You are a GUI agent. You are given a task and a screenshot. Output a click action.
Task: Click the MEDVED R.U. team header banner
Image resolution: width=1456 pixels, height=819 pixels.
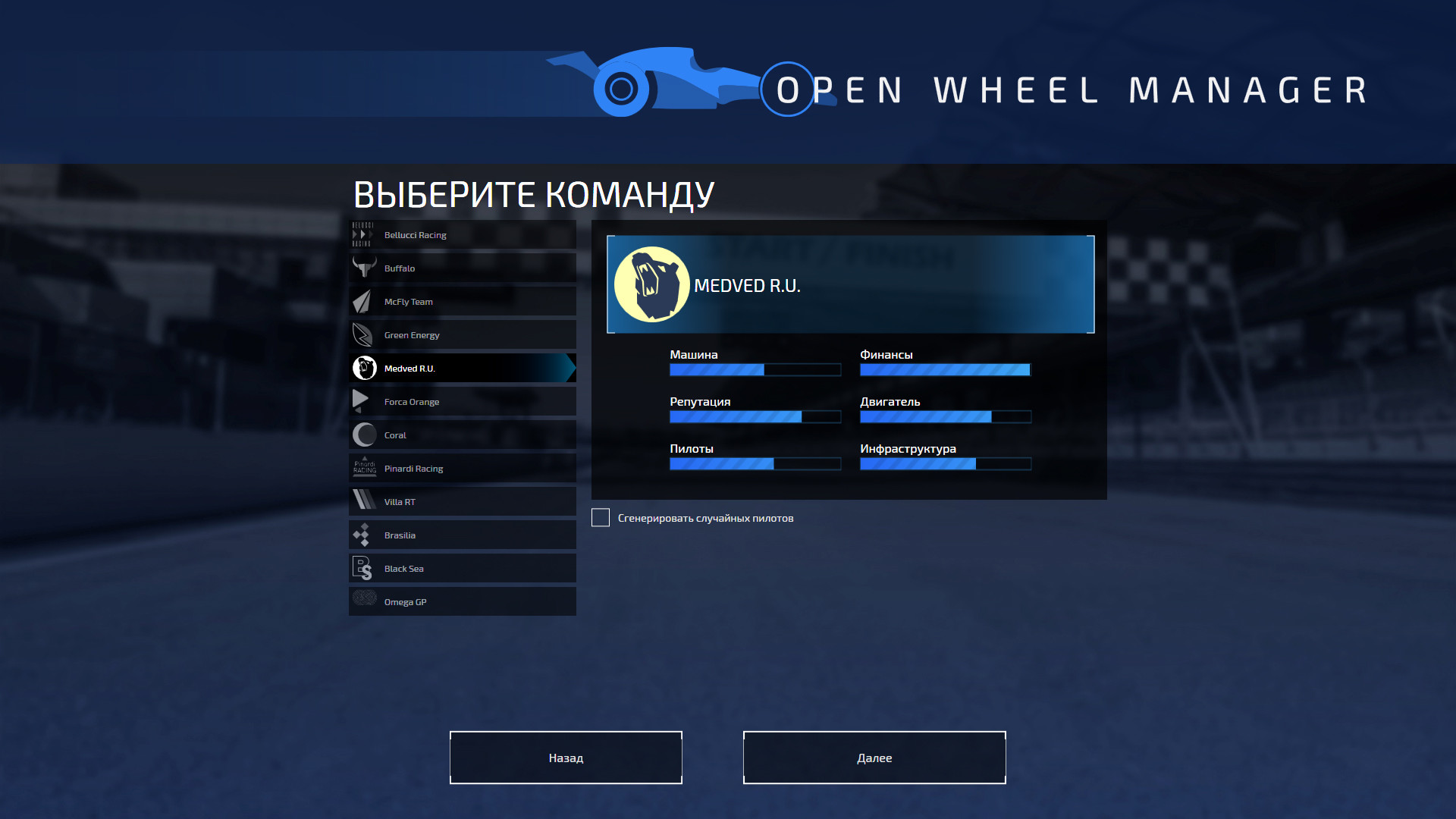click(x=849, y=284)
